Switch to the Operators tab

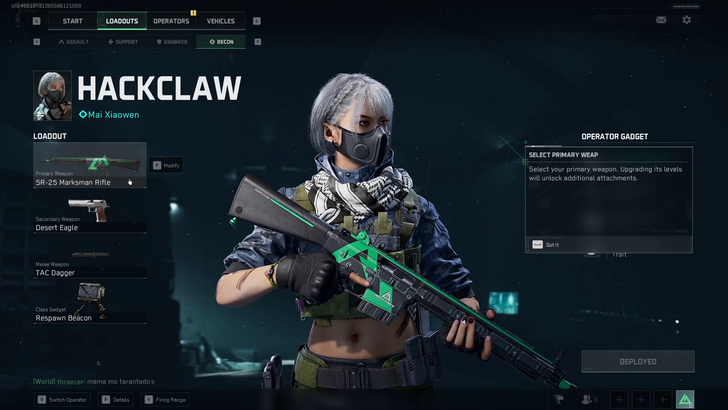171,21
